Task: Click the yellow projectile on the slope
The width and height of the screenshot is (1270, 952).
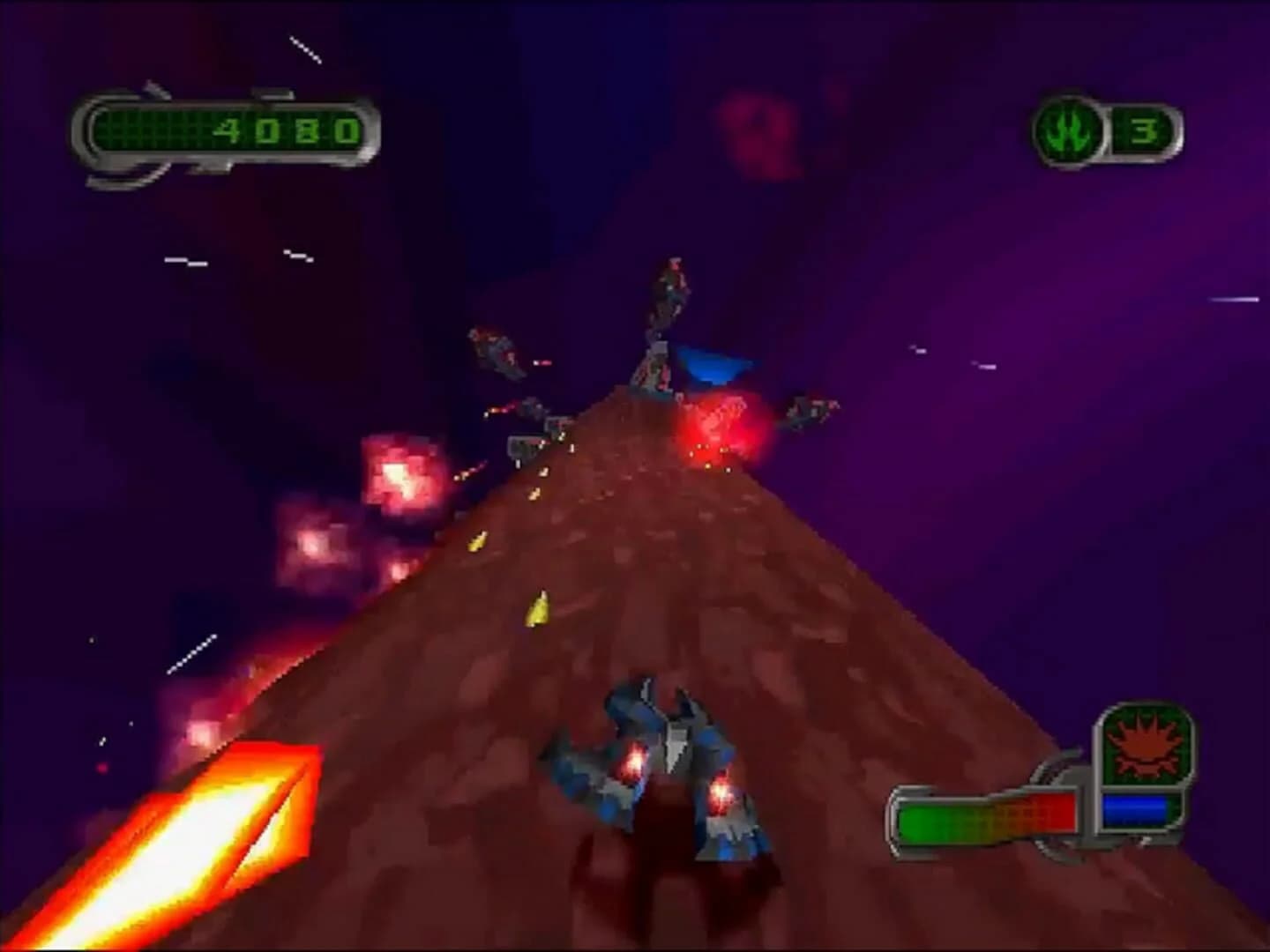Action: 539,608
